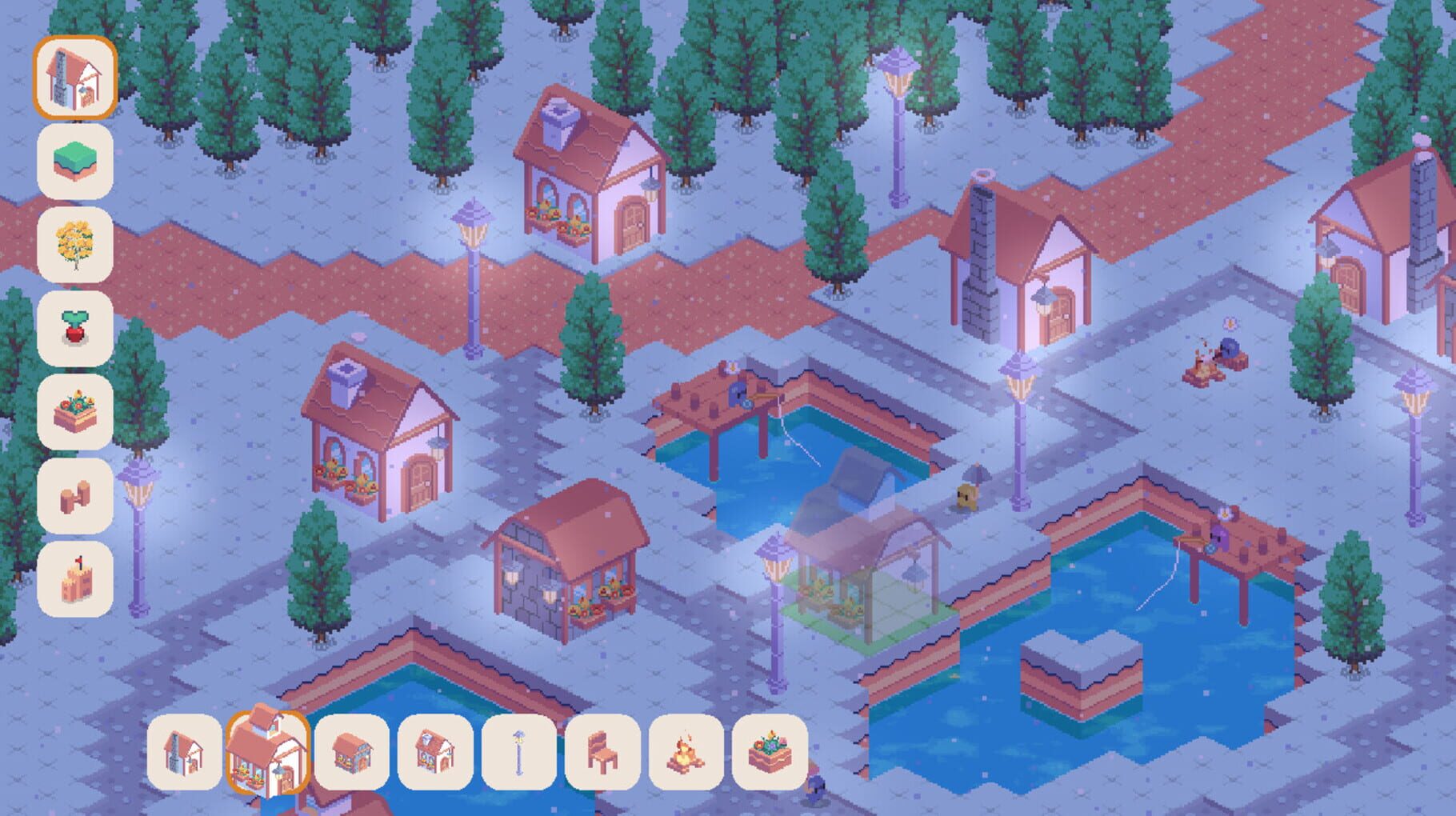1456x816 pixels.
Task: Select the sandcastle category icon
Action: 78,572
